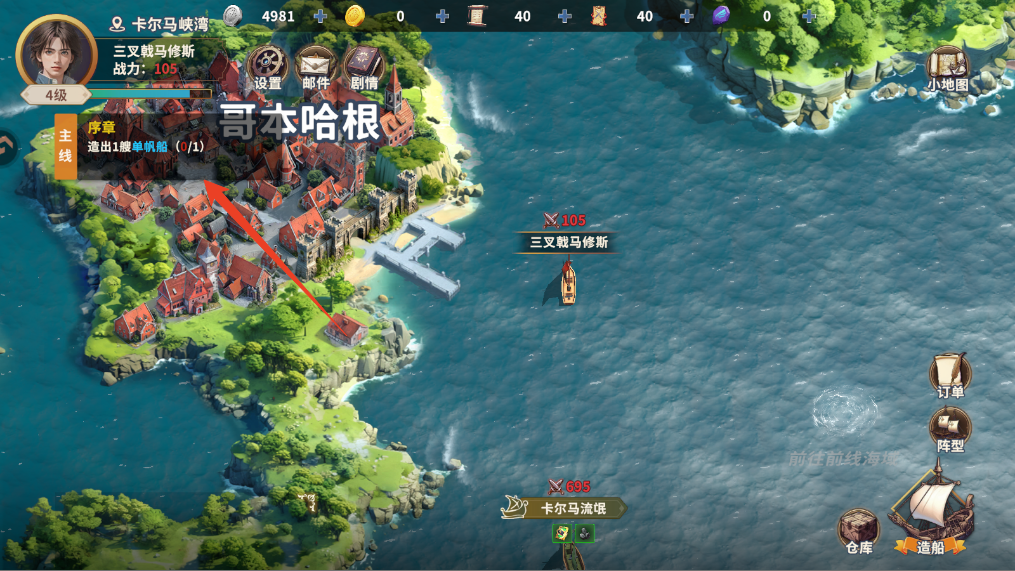Image resolution: width=1015 pixels, height=571 pixels.
Task: Open the 剧情 story book
Action: point(363,66)
